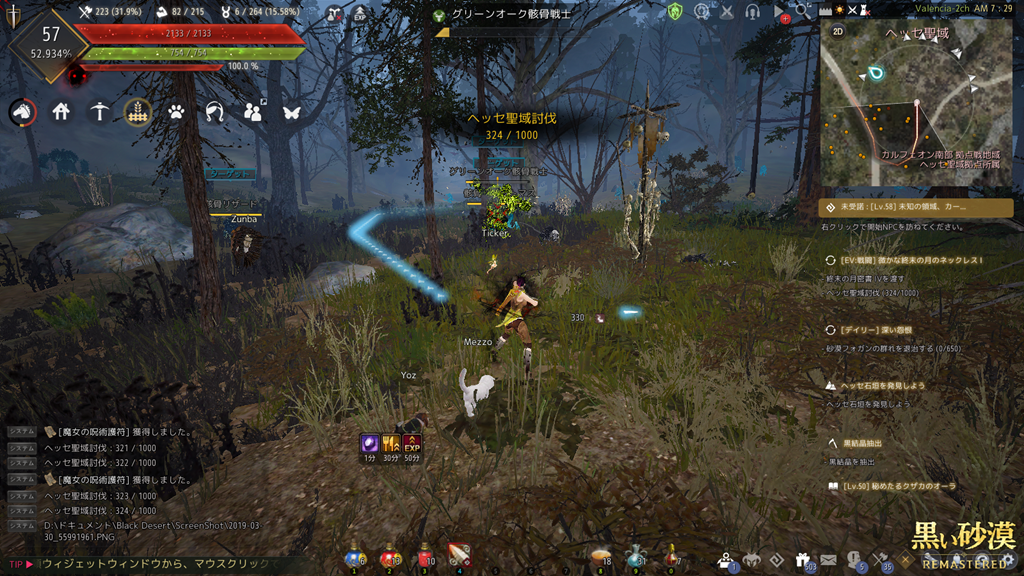The width and height of the screenshot is (1024, 576).
Task: Open the paw print pet icon
Action: coord(176,112)
